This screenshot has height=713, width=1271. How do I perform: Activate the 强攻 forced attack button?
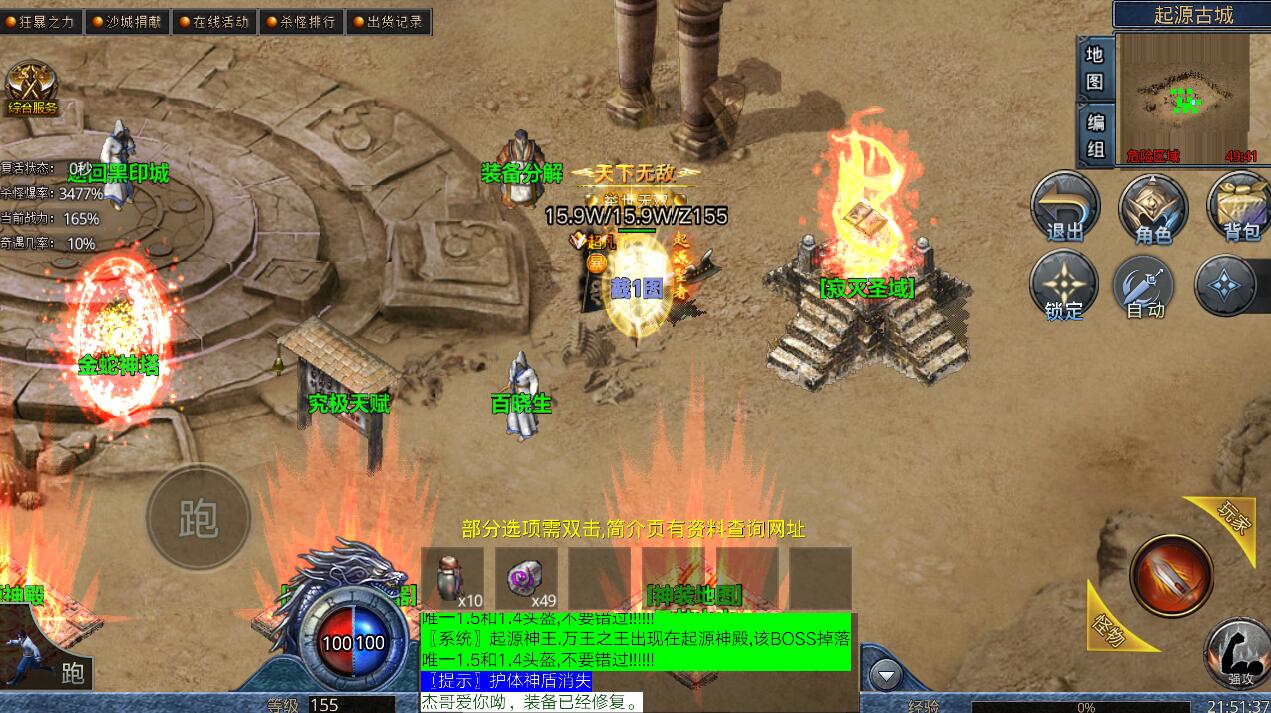tap(1236, 653)
